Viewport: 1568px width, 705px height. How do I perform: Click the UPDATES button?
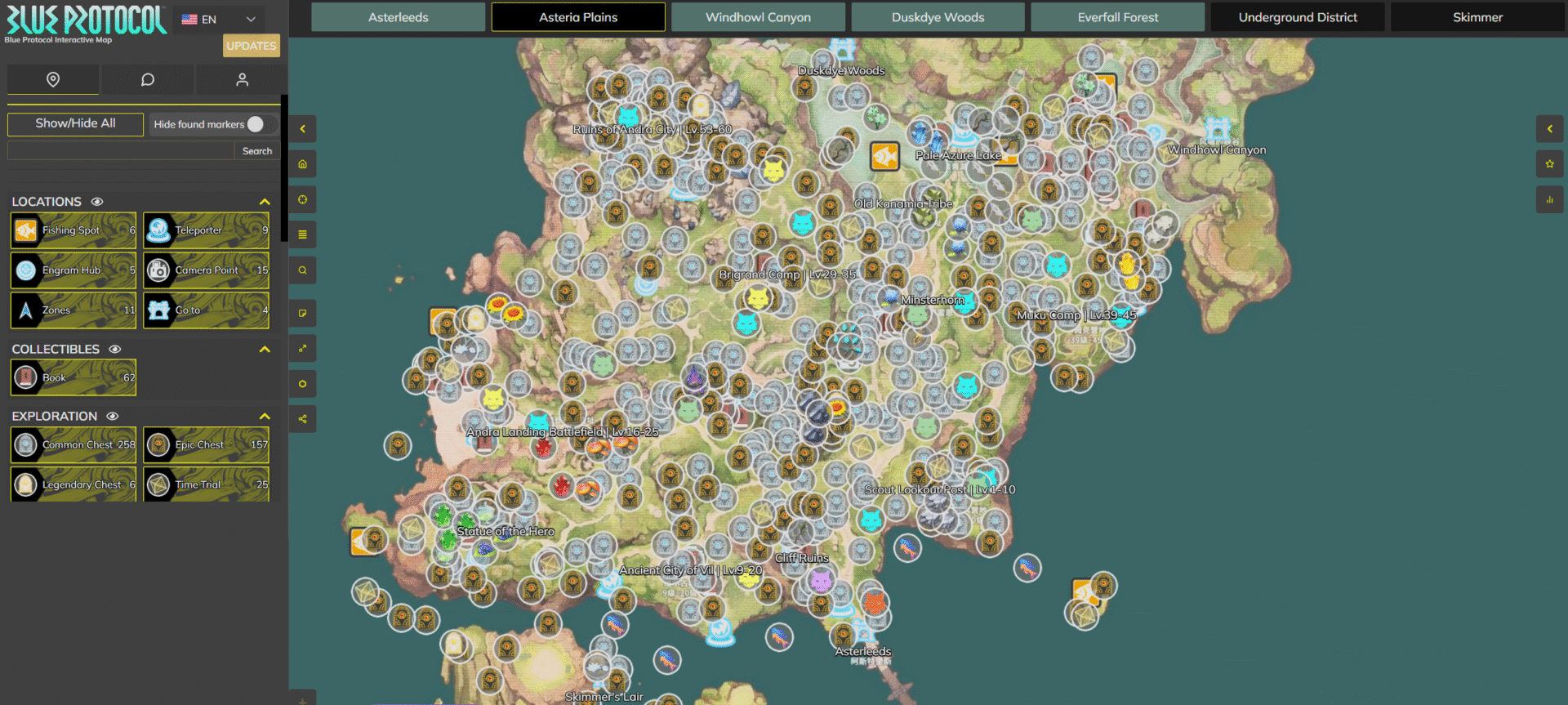(x=252, y=46)
